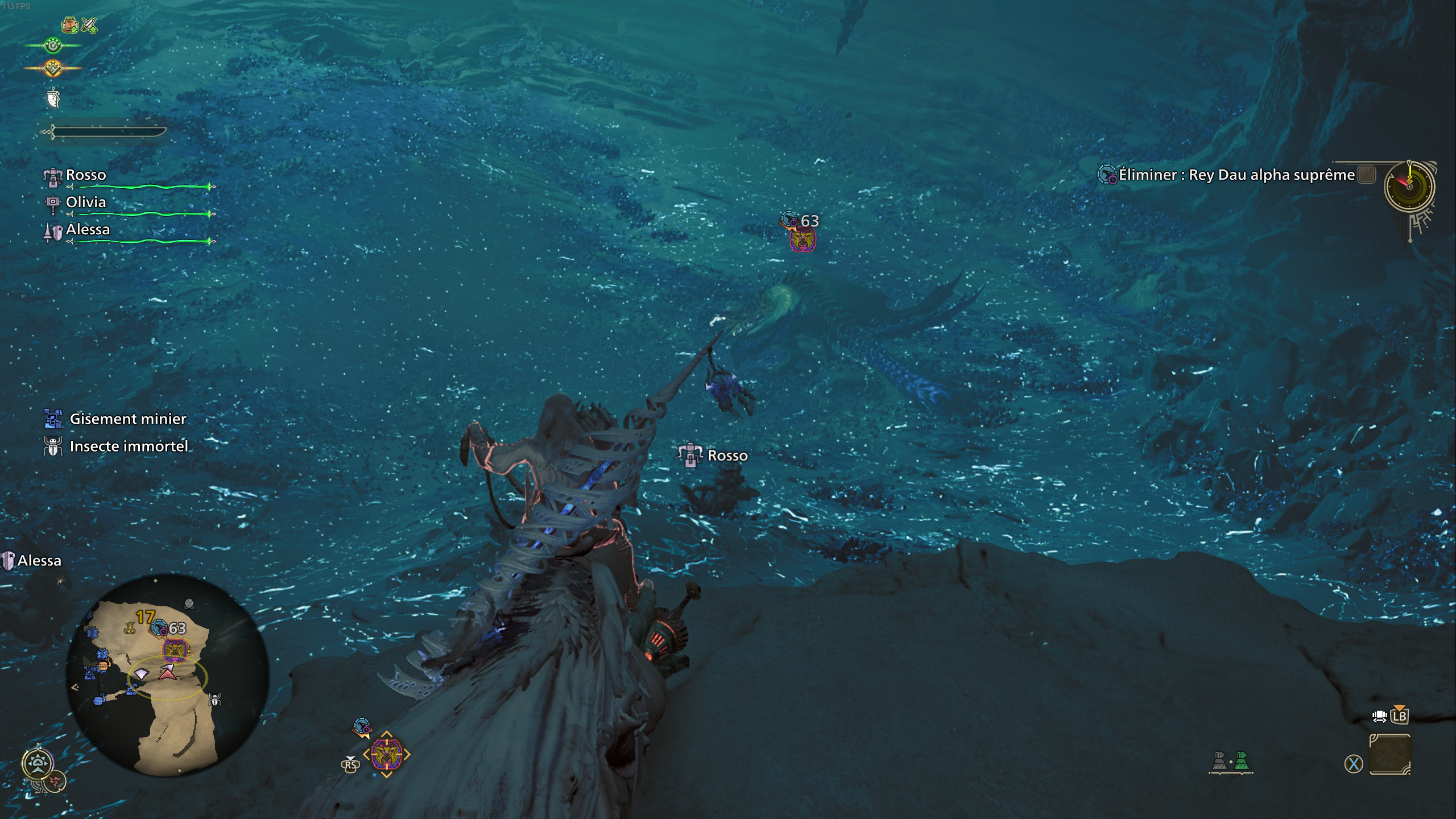Click the target-locked Rey Dau icon
Image resolution: width=1456 pixels, height=819 pixels.
tap(386, 755)
